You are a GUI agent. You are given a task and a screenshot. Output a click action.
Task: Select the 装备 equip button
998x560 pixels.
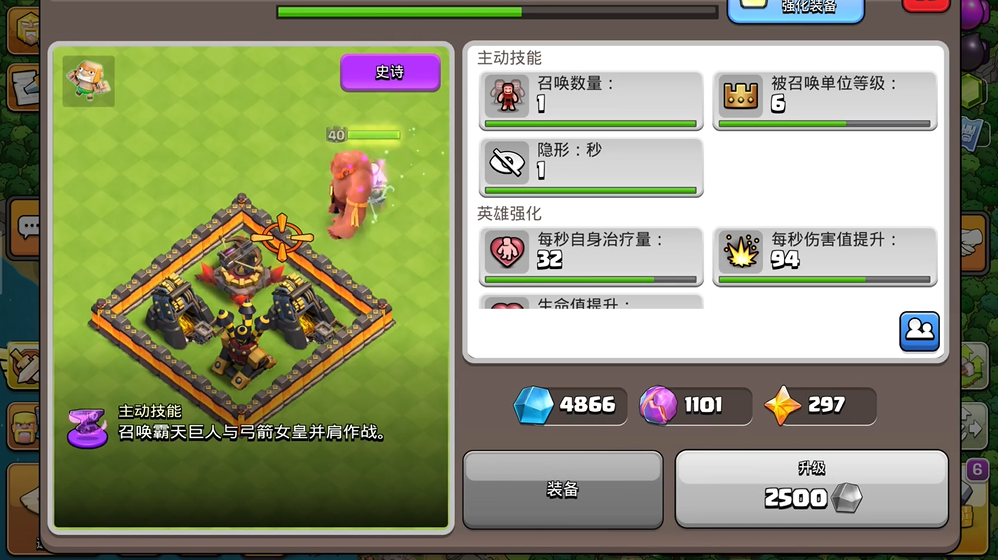[563, 489]
